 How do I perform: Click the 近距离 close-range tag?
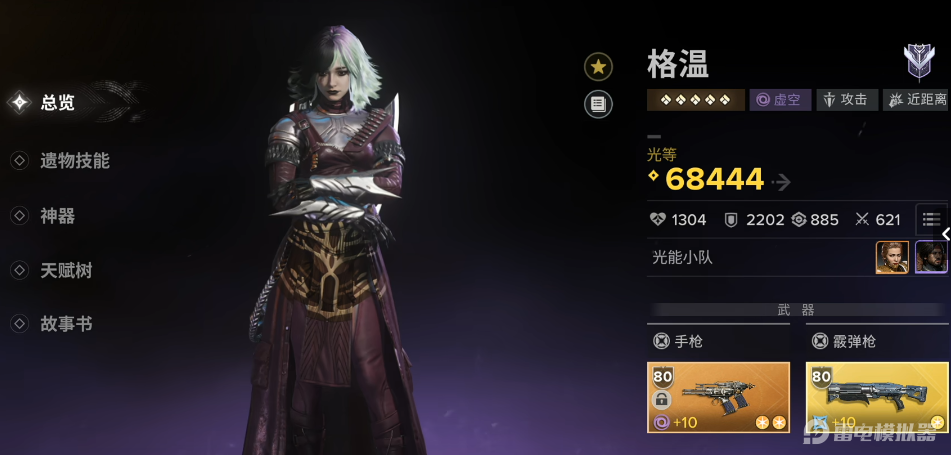coord(914,100)
